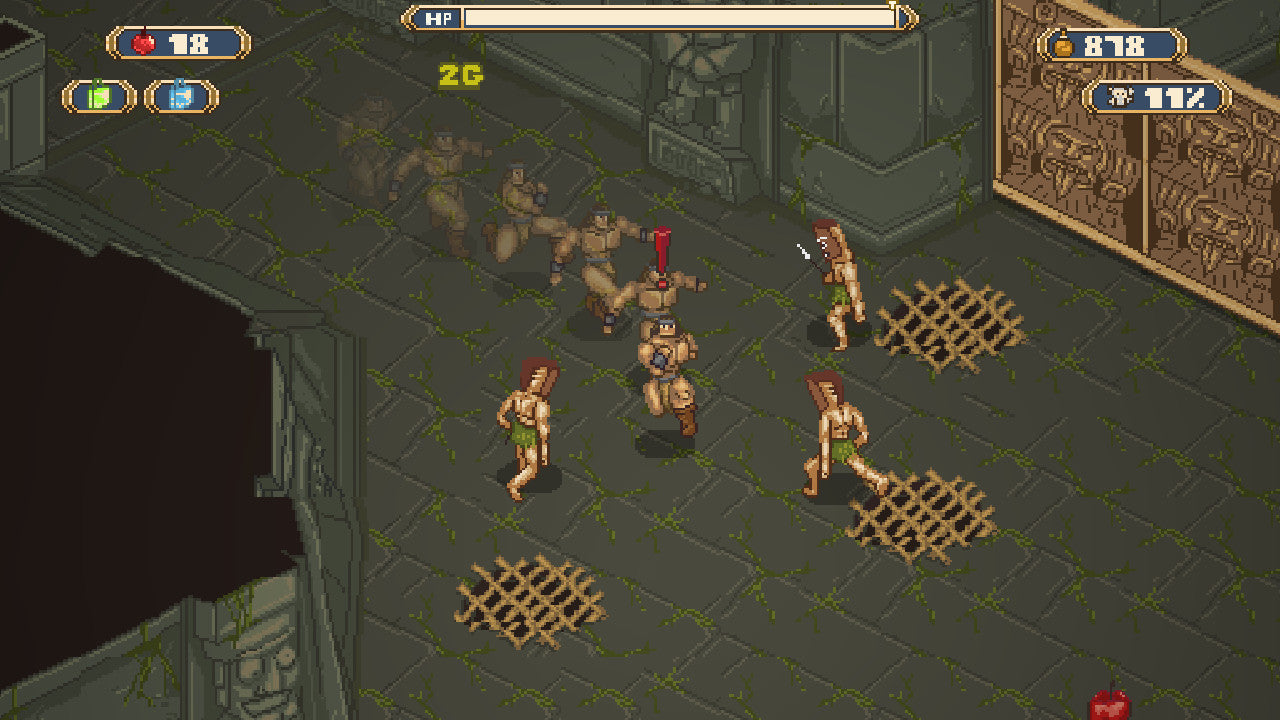The image size is (1280, 720).
Task: Click the white sparkle indicator near the right enemy
Action: point(804,252)
